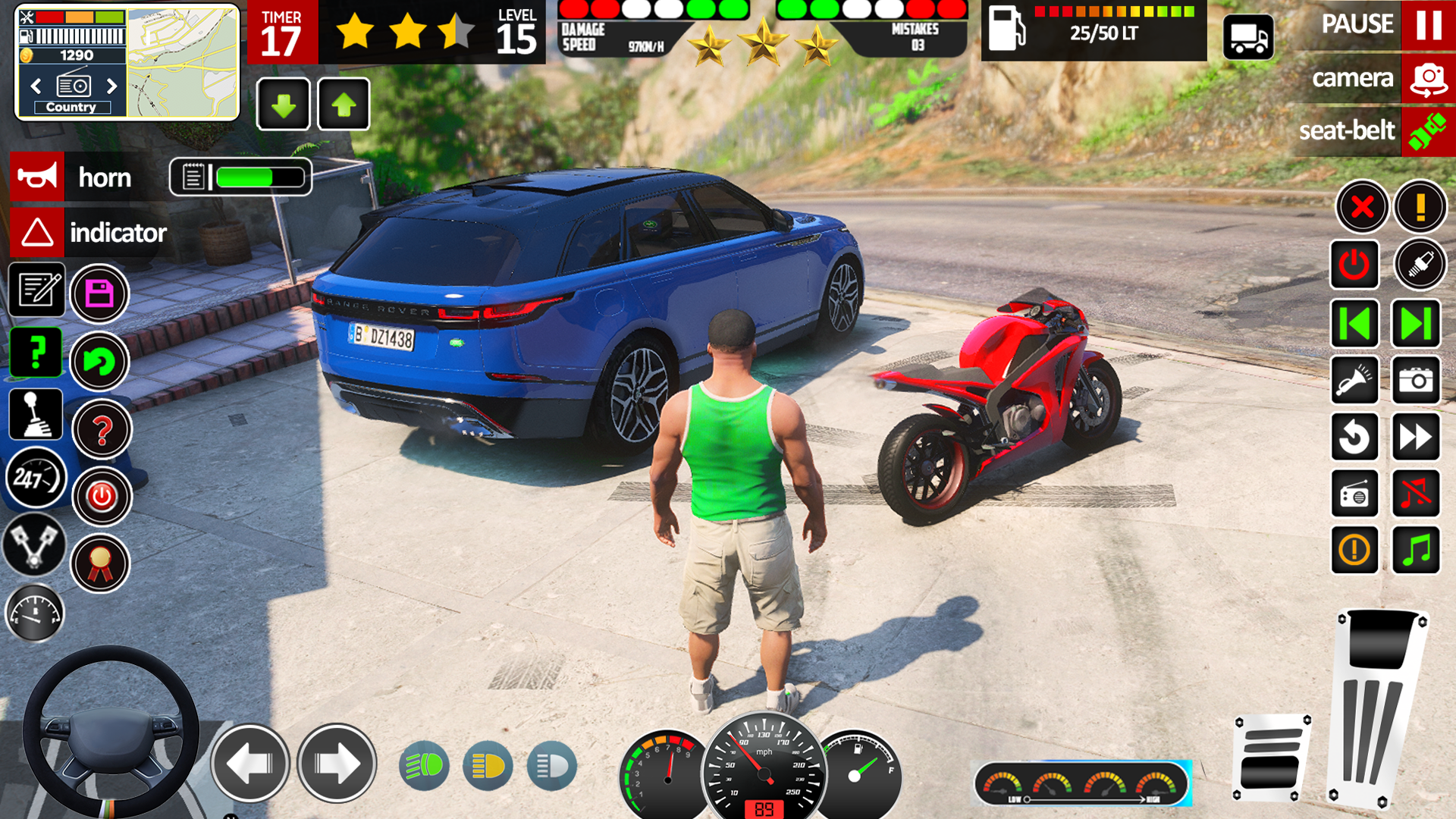Screen dimensions: 1456x819
Task: Click the red X button
Action: tap(1362, 206)
